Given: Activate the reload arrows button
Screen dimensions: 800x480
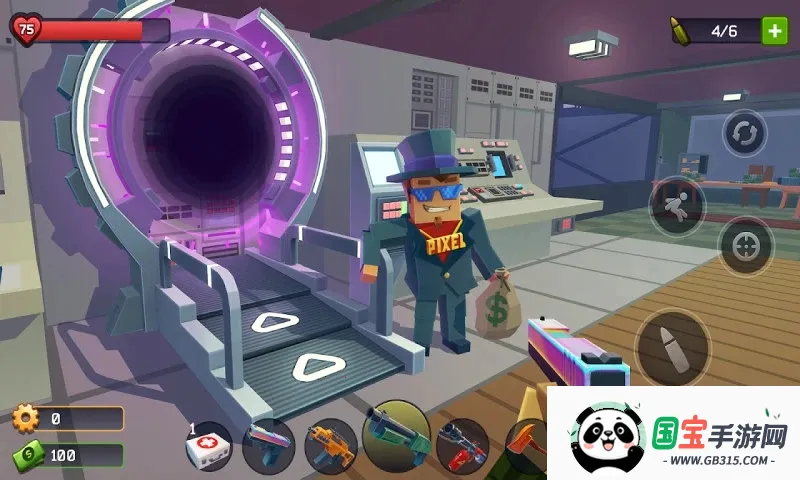Looking at the screenshot, I should coord(744,133).
